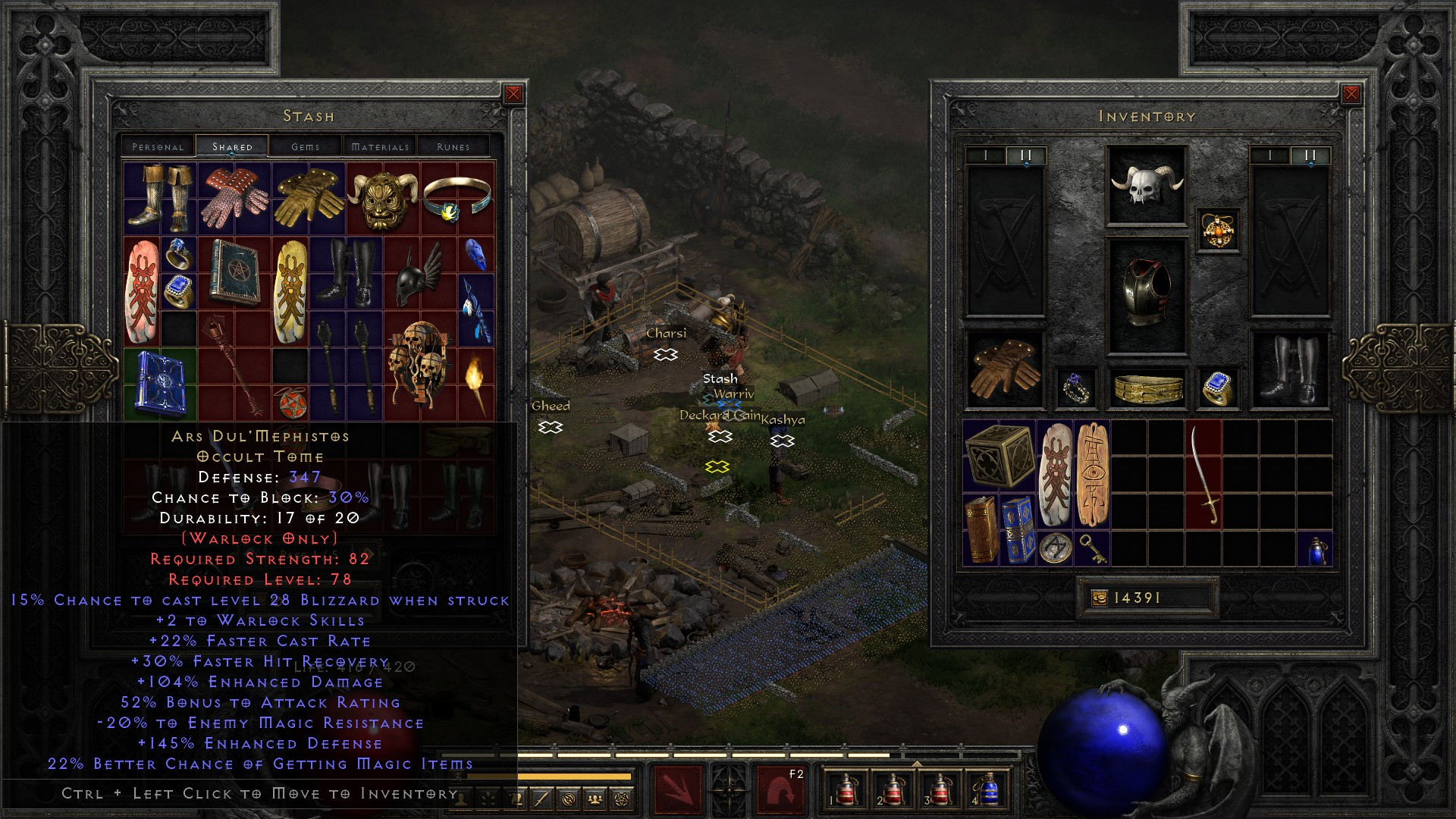Select the Runes stash tab

pos(453,146)
